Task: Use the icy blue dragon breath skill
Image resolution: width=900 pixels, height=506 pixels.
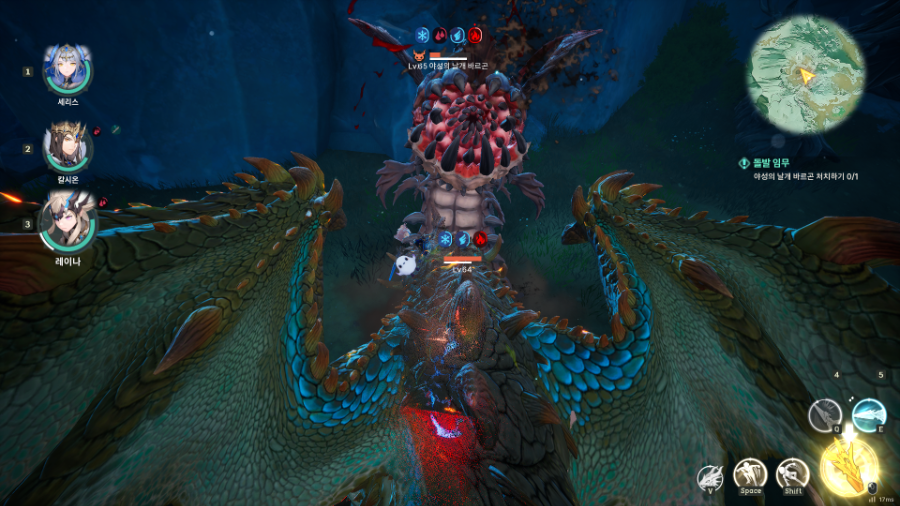Action: click(x=868, y=414)
